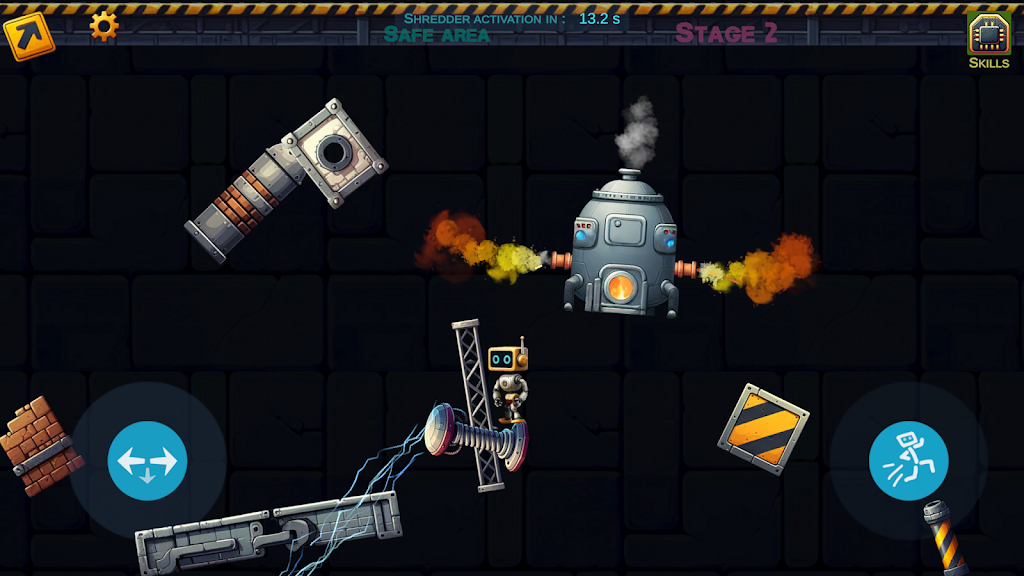This screenshot has width=1024, height=576.
Task: Tap the blue left-right movement control
Action: coord(147,461)
